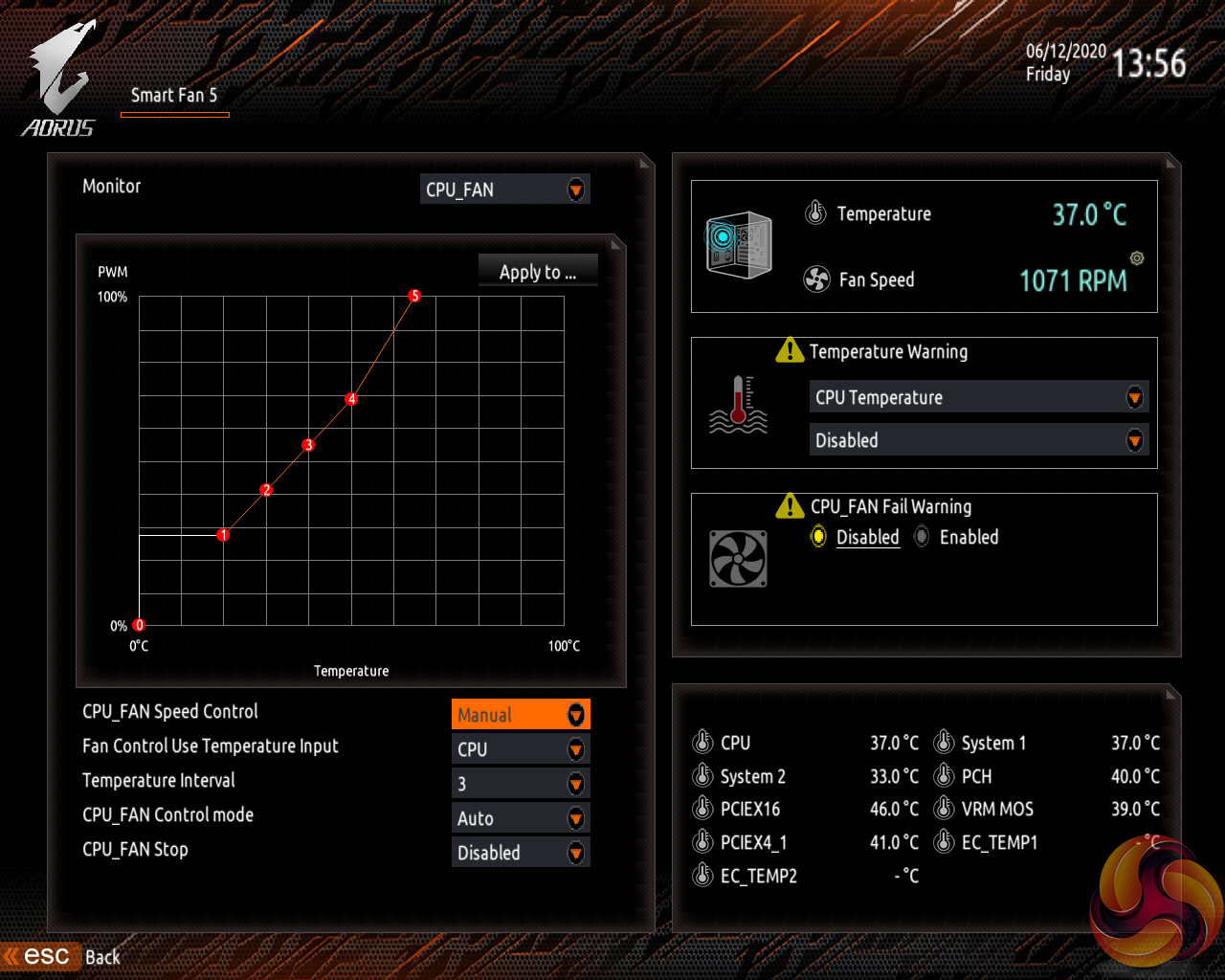Image resolution: width=1225 pixels, height=980 pixels.
Task: Select fan curve point 2
Action: (x=266, y=490)
